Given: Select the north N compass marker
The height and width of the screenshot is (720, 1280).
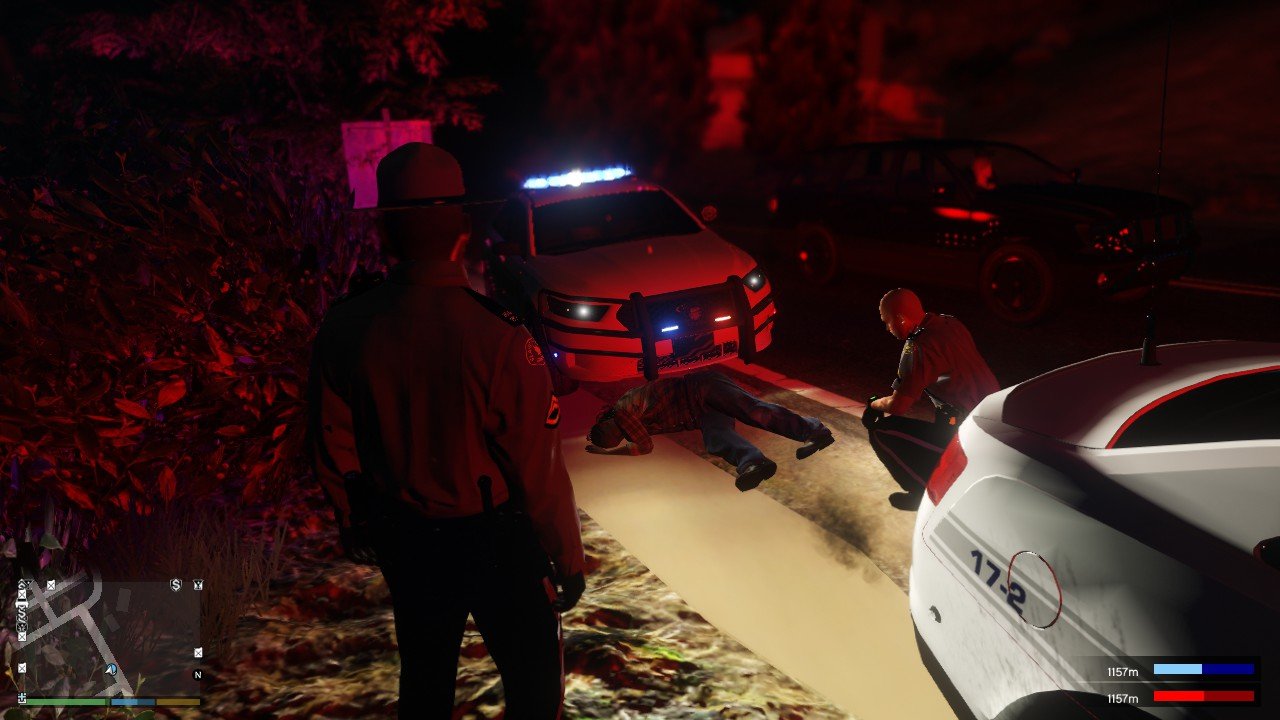Looking at the screenshot, I should point(198,675).
